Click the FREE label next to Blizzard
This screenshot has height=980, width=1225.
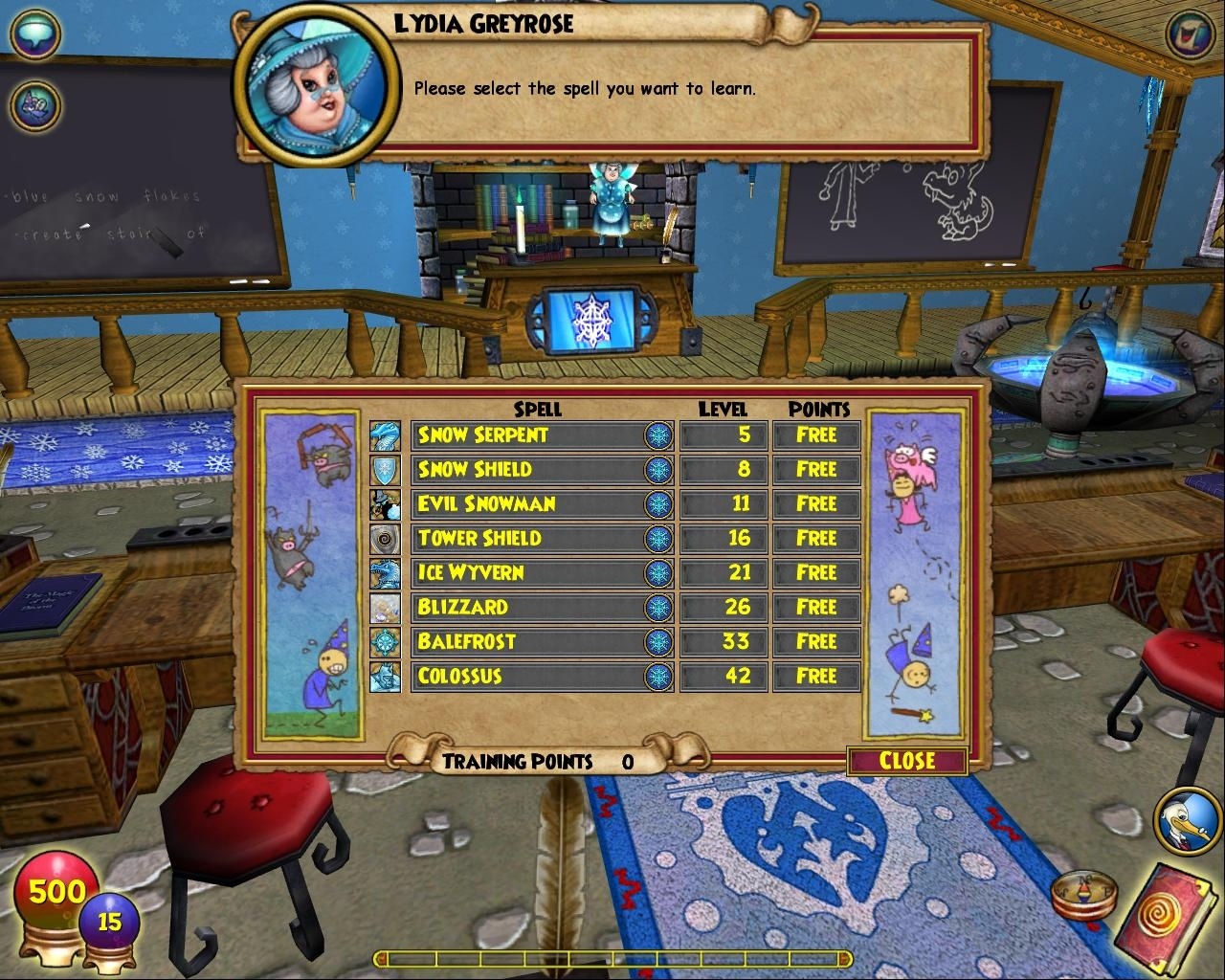tap(816, 608)
